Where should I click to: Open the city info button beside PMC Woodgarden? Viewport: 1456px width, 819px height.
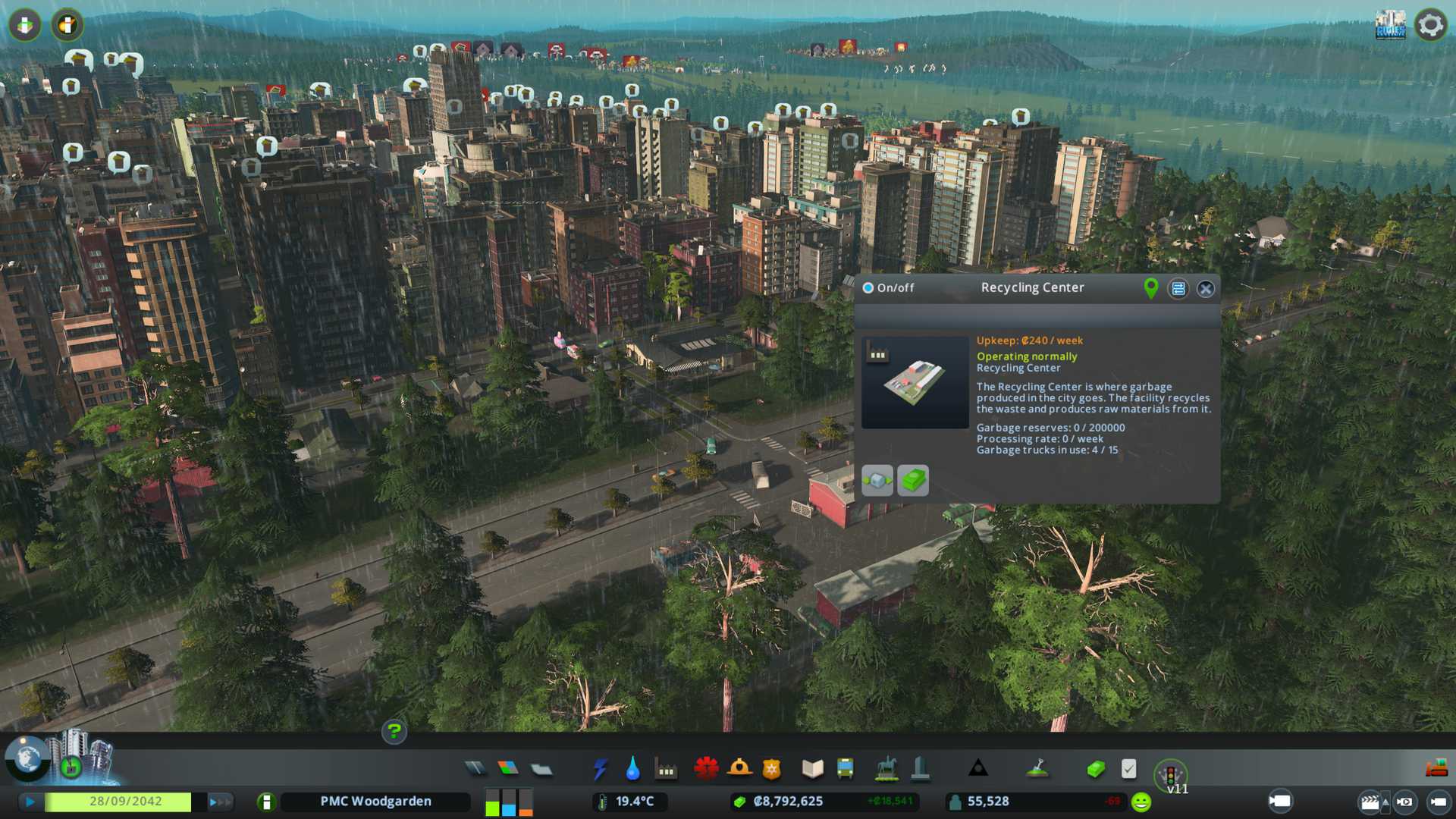[x=265, y=802]
